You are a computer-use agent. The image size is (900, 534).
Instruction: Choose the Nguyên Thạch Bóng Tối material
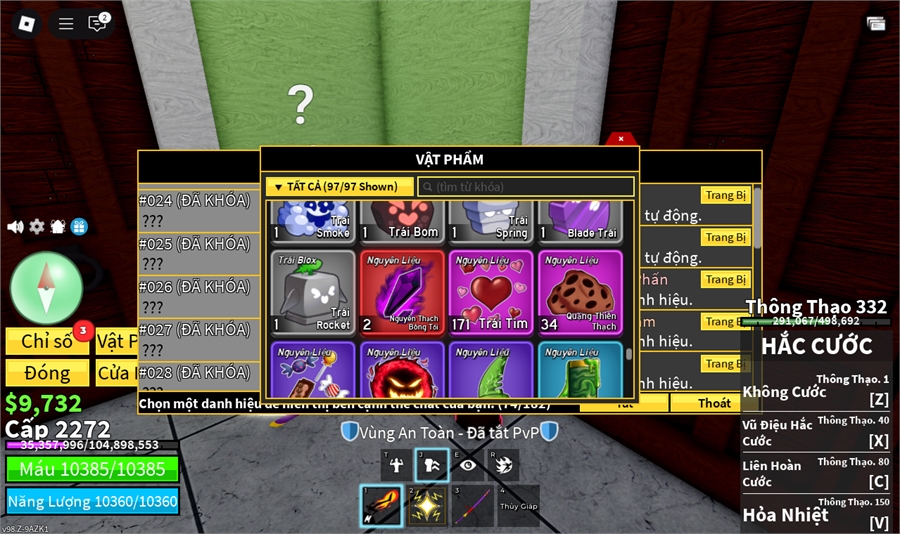pos(402,292)
